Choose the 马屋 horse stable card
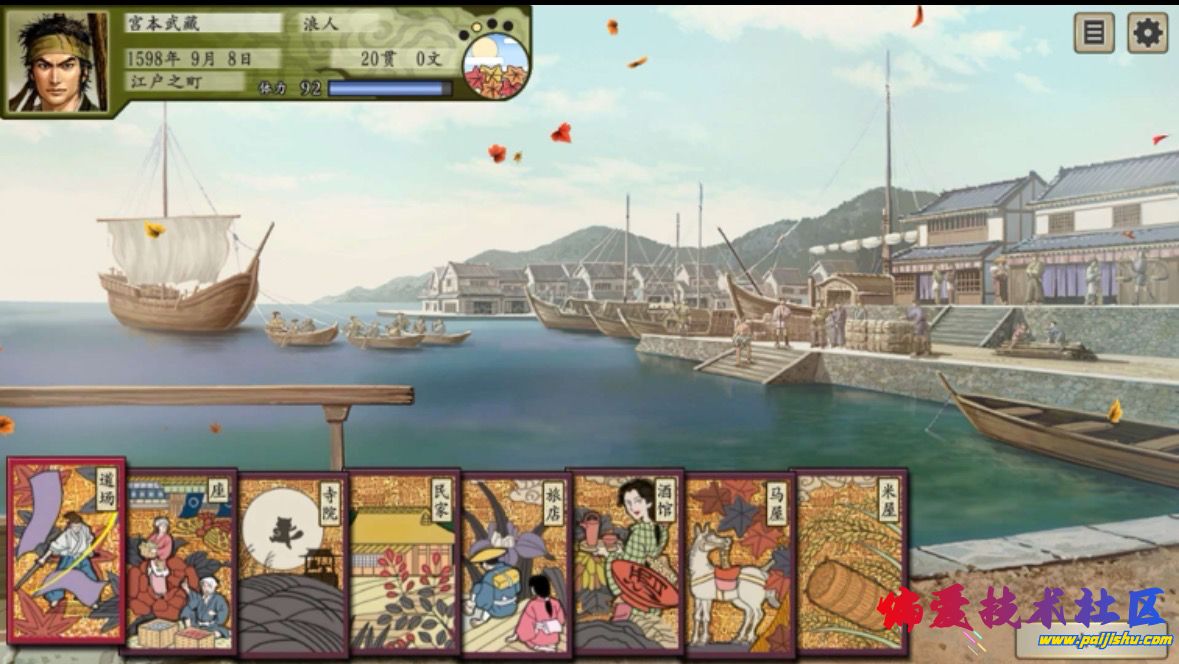 739,563
